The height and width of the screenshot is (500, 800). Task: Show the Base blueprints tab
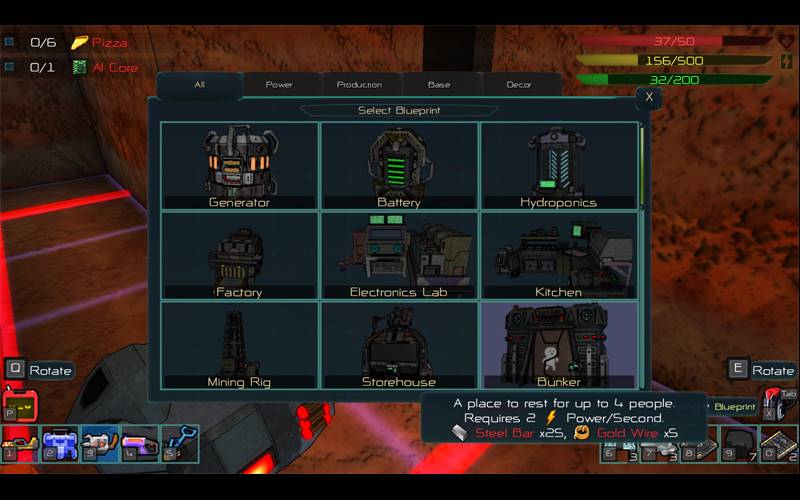pos(439,85)
